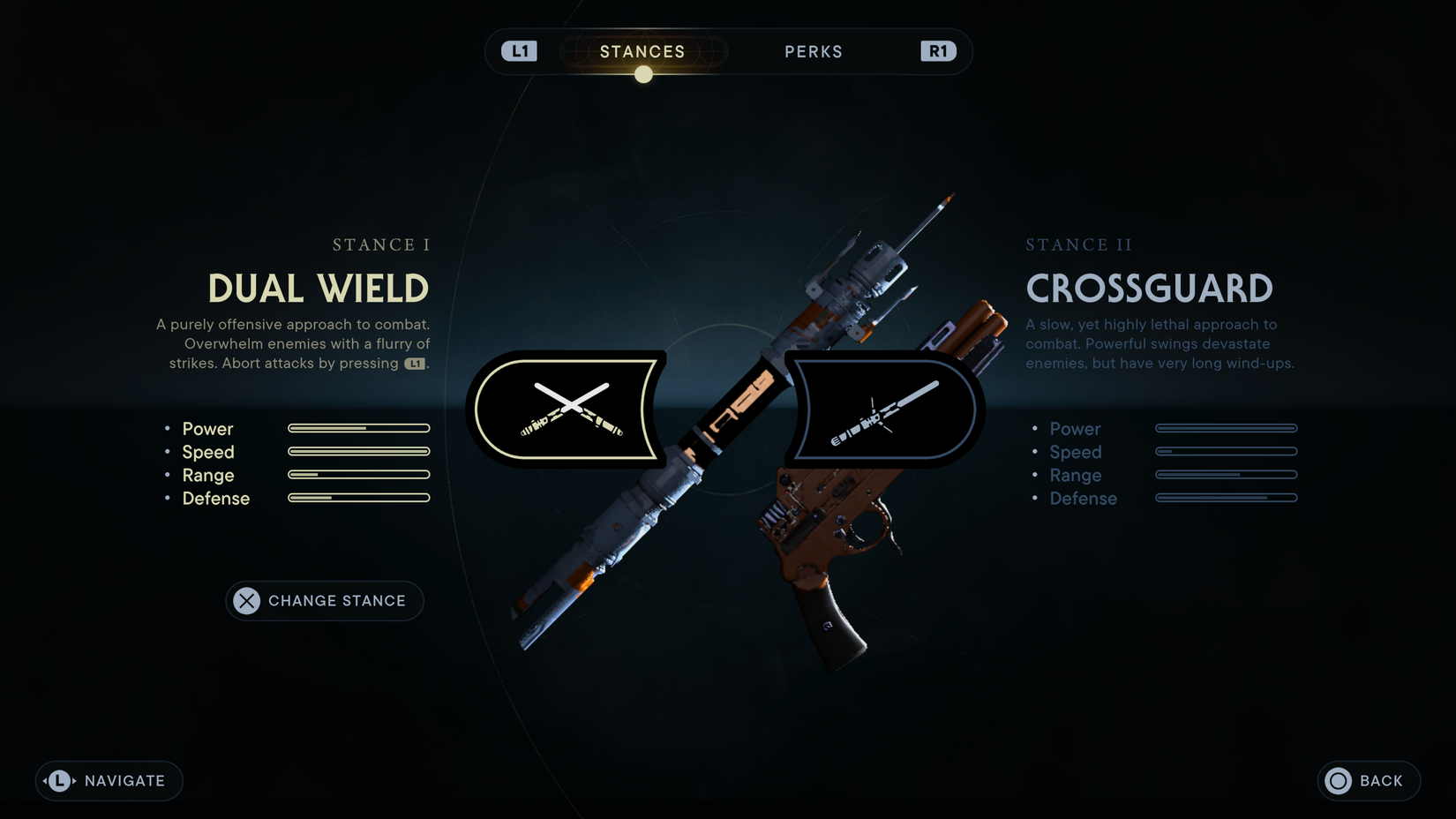Activate the selected Stances page indicator dot
This screenshot has width=1456, height=819.
[x=643, y=73]
